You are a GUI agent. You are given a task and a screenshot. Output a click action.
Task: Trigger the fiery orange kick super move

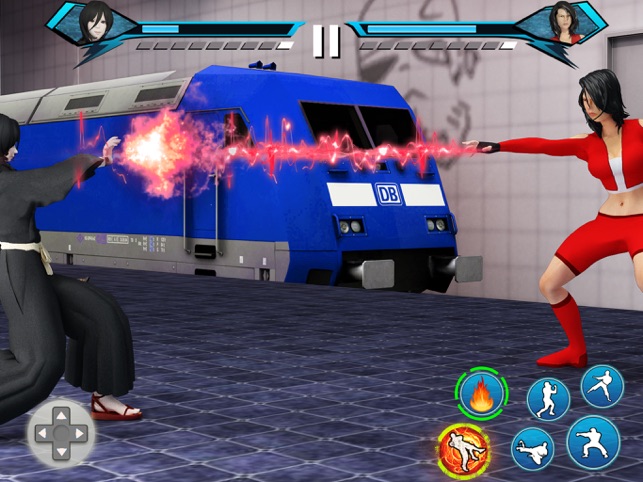pos(464,449)
